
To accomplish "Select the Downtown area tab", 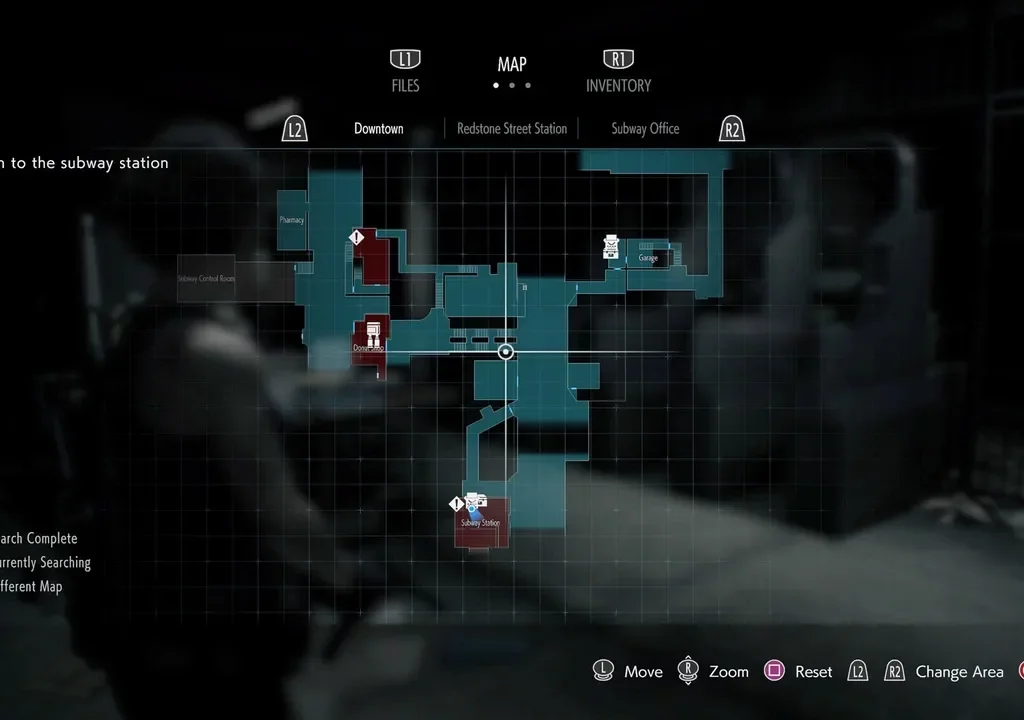I will pyautogui.click(x=379, y=129).
